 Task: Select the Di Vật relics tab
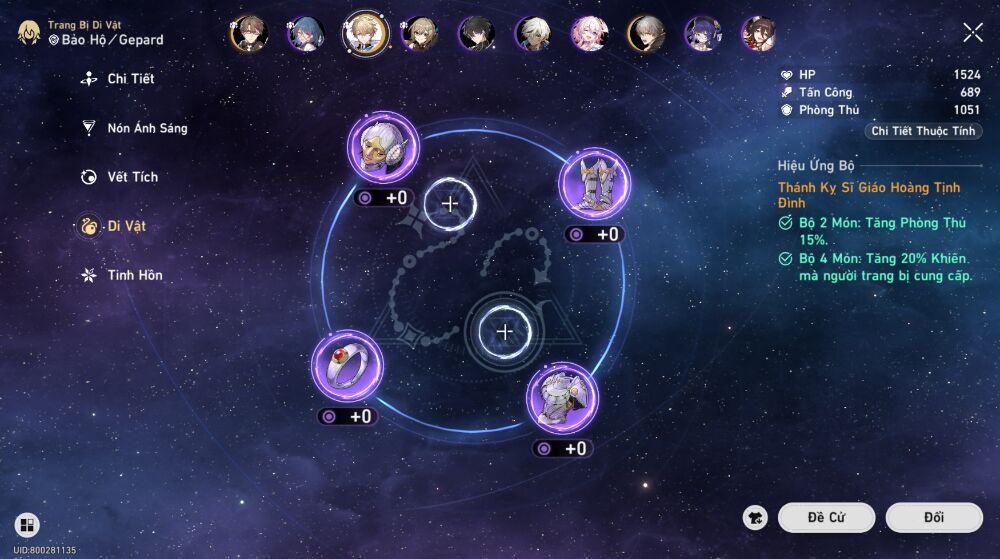126,226
